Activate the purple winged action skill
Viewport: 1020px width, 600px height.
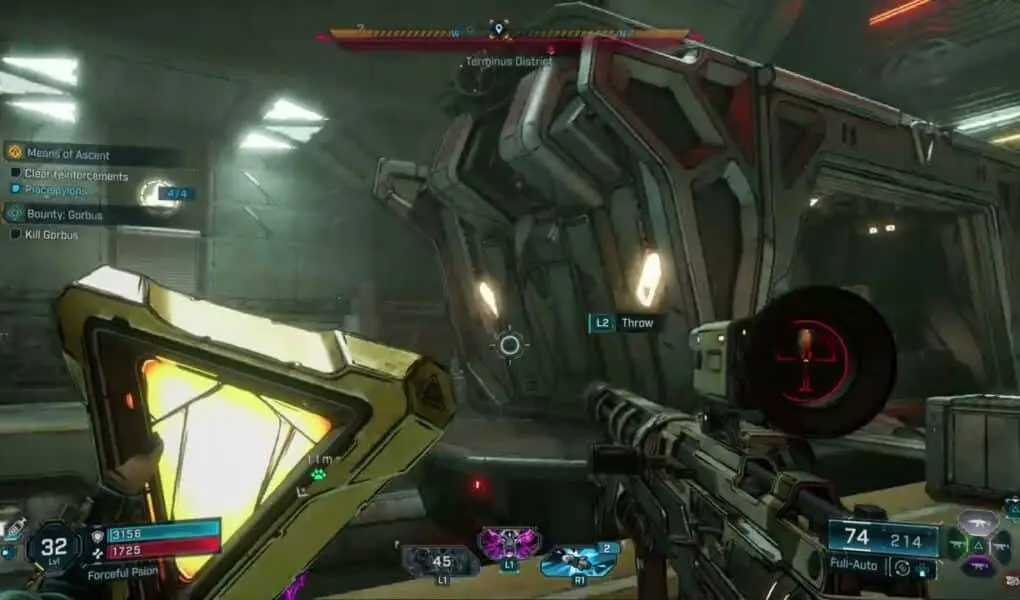(x=509, y=544)
